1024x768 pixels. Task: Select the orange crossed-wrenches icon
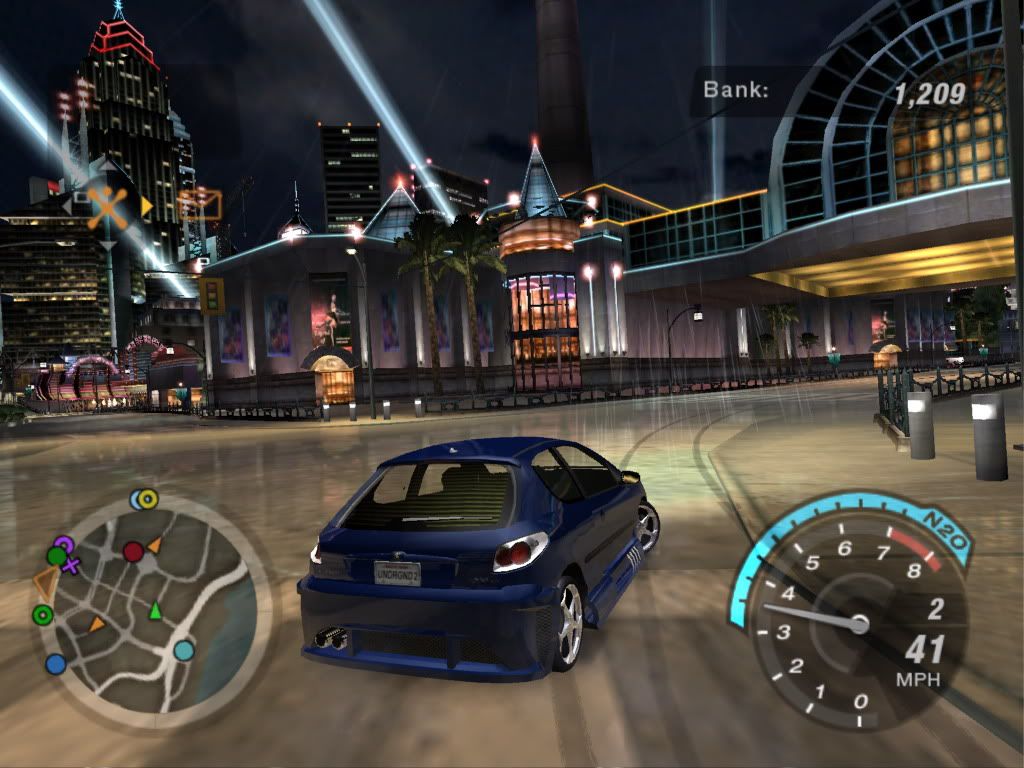pyautogui.click(x=108, y=207)
